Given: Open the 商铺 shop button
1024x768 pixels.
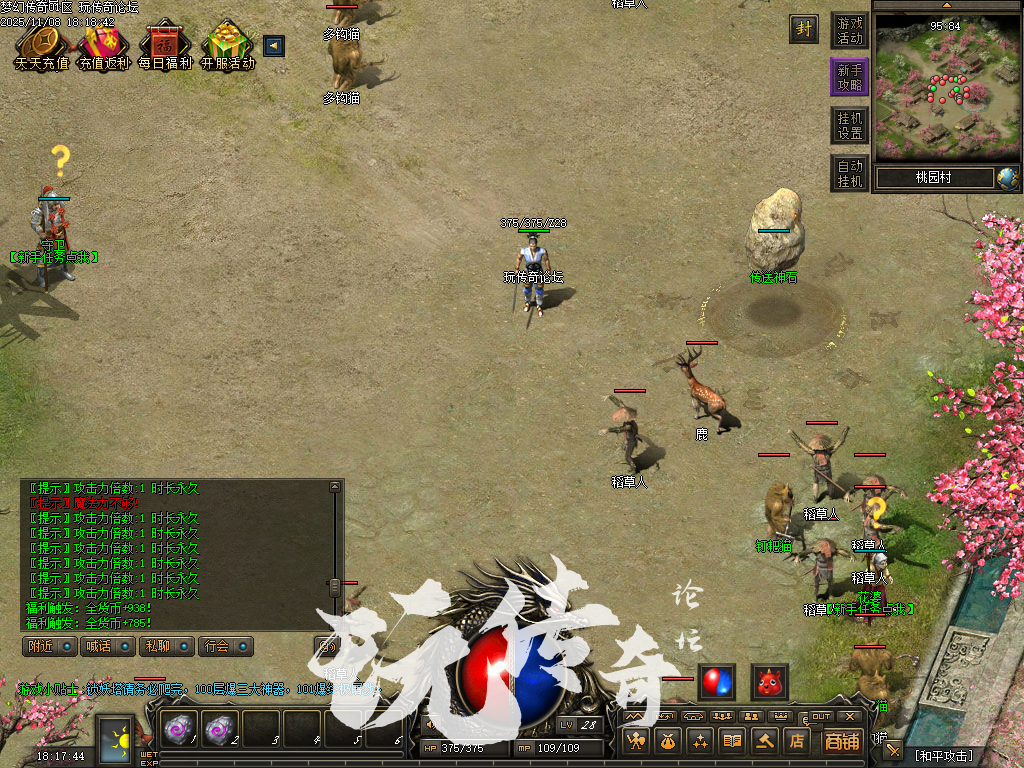Looking at the screenshot, I should [842, 741].
